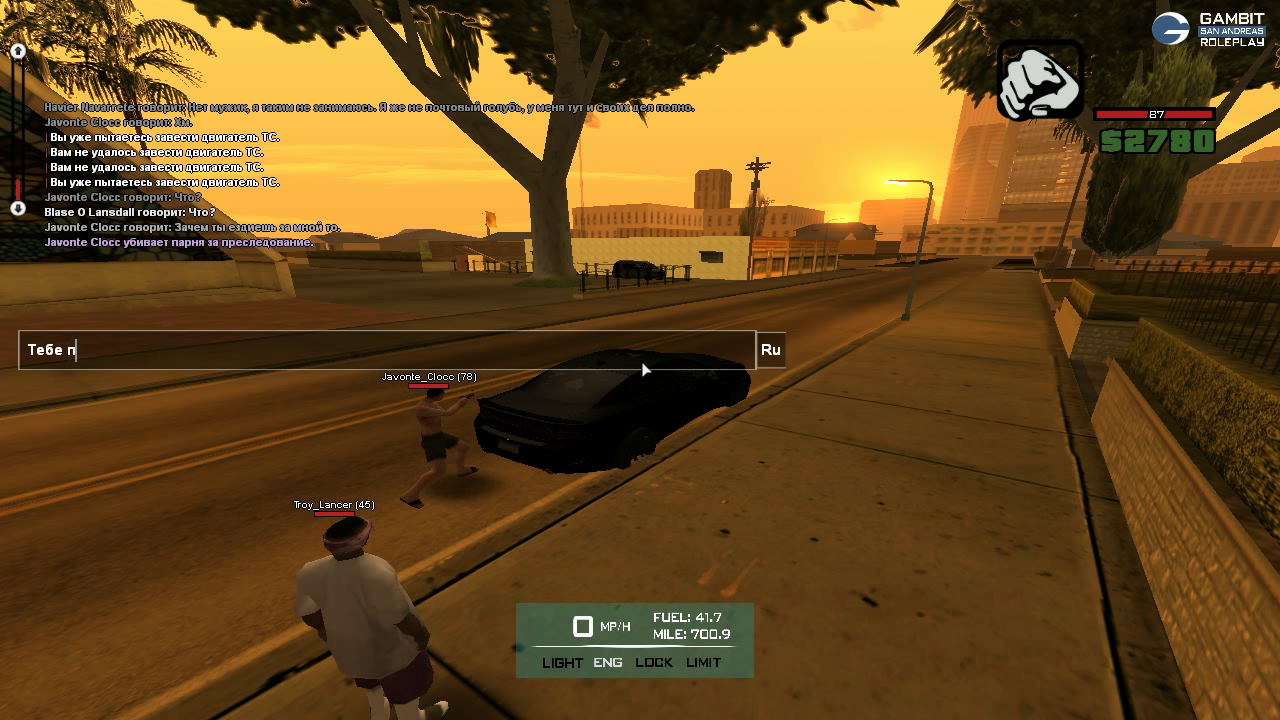This screenshot has height=720, width=1280.
Task: Click the chat input field containing "Тебе п"
Action: (386, 350)
